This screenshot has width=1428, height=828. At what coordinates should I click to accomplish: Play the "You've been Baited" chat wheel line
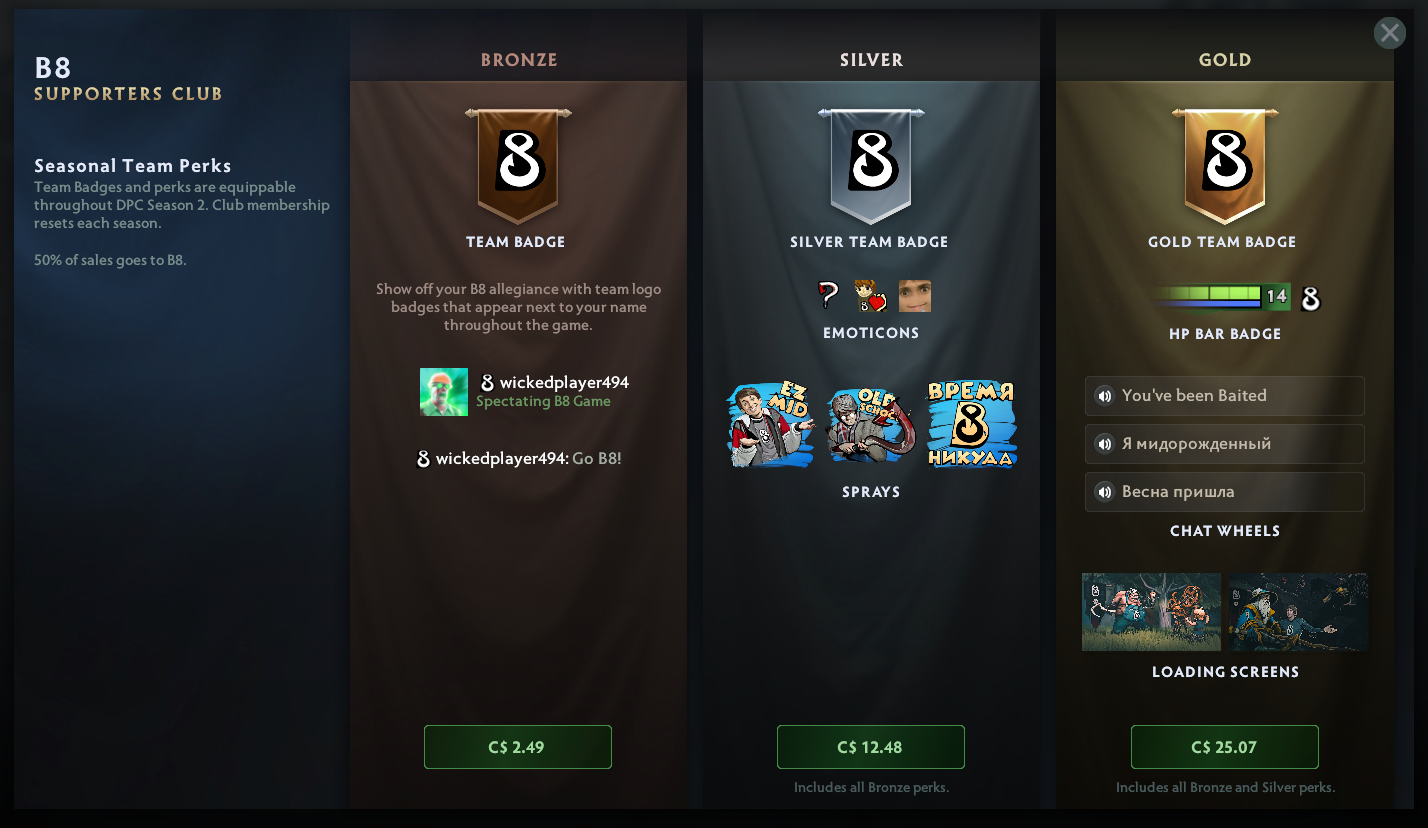pos(1105,396)
